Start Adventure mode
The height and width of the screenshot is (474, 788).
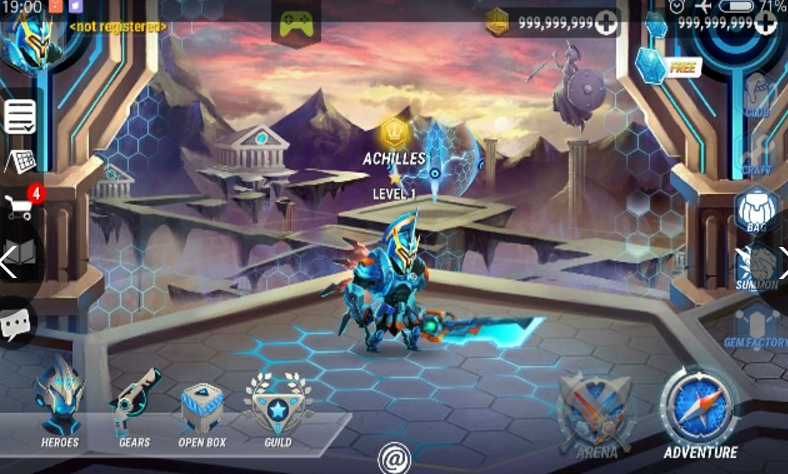click(700, 412)
